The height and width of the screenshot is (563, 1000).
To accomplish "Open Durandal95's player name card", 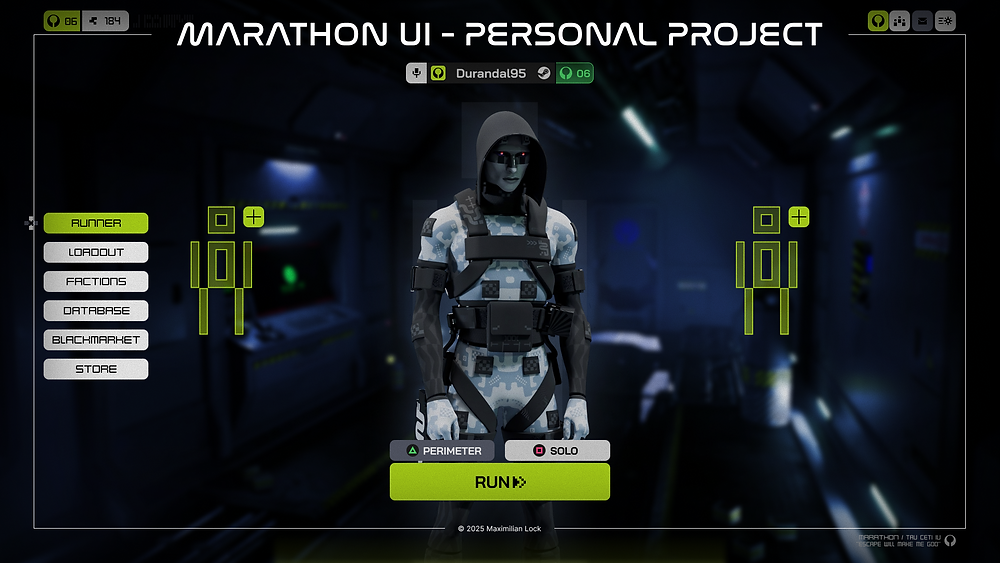I will point(490,73).
